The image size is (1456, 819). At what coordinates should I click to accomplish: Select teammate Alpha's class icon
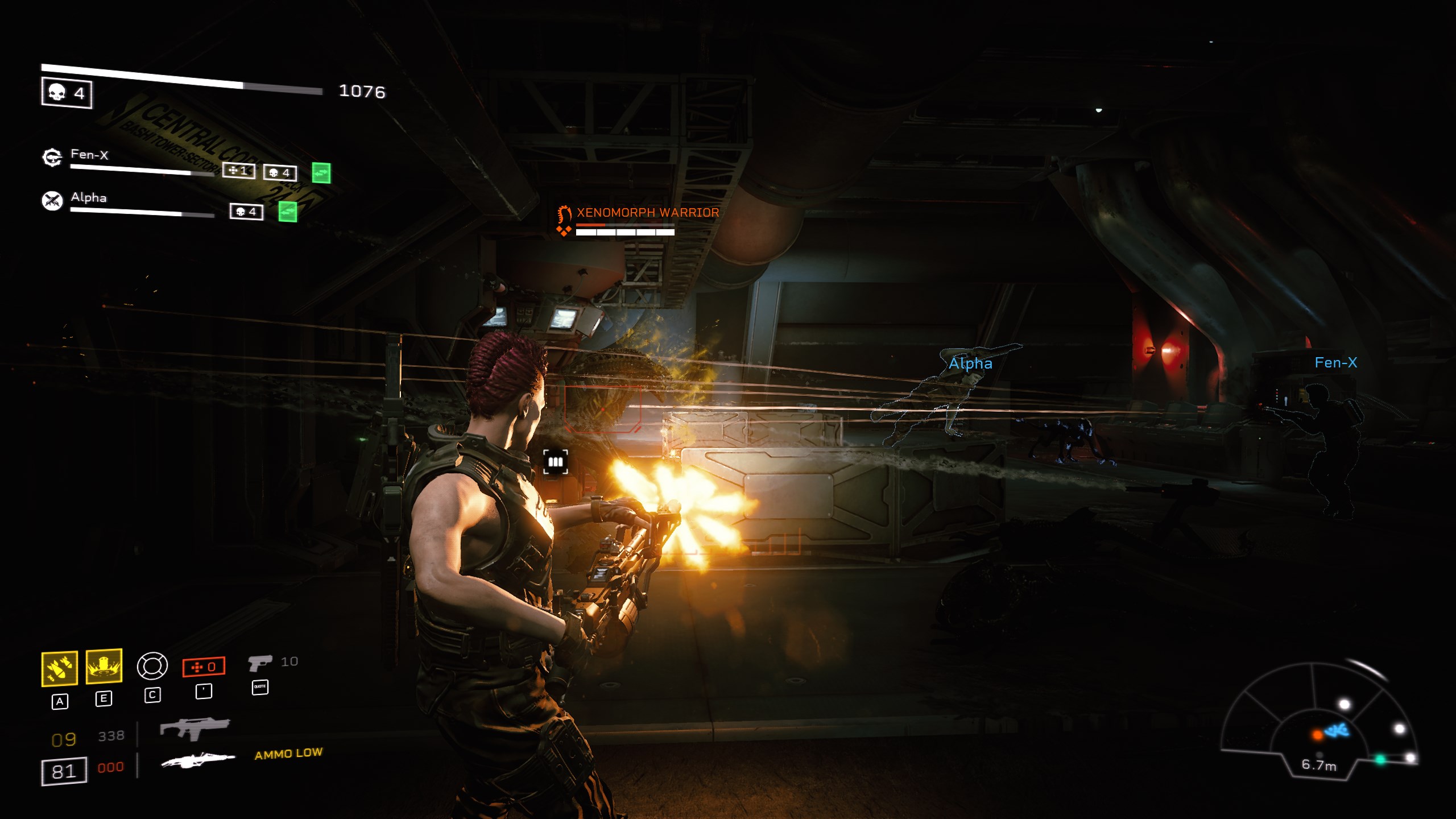pyautogui.click(x=52, y=200)
